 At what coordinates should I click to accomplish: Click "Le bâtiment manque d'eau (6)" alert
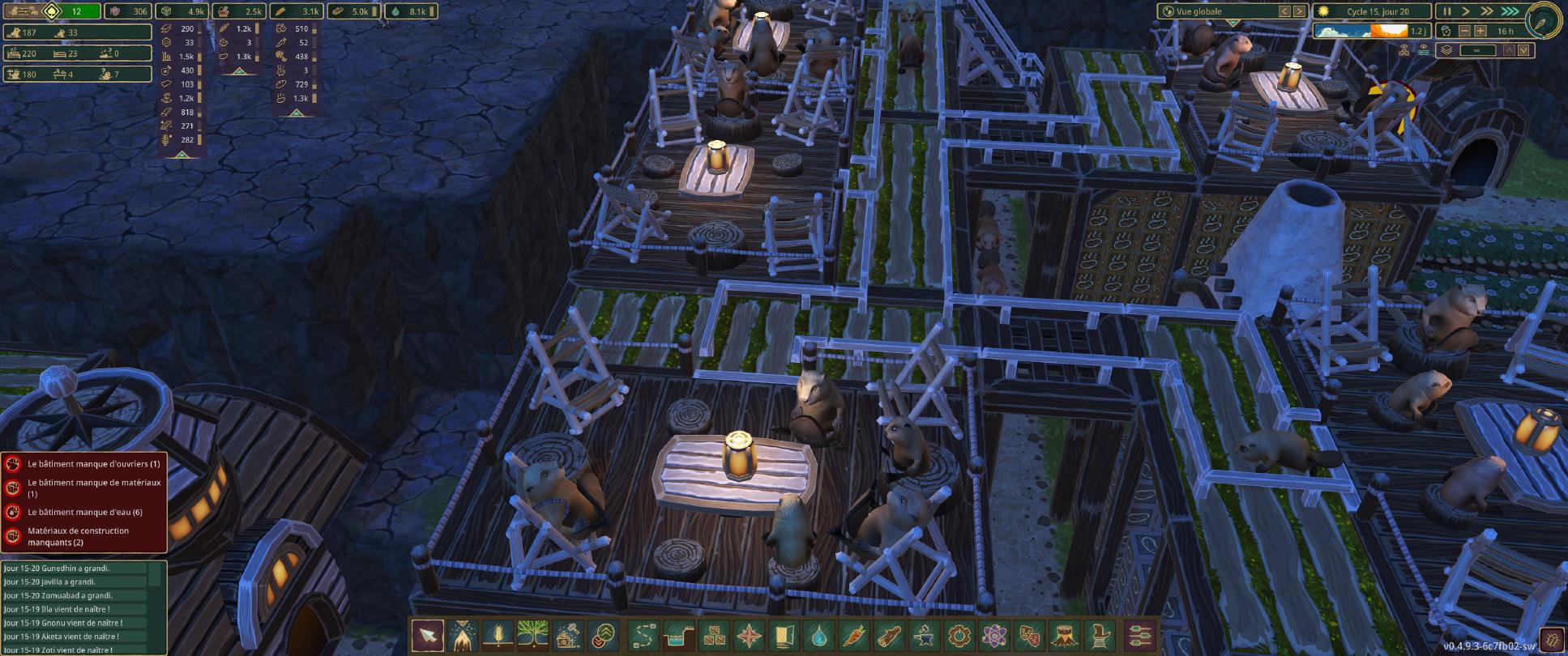[84, 512]
